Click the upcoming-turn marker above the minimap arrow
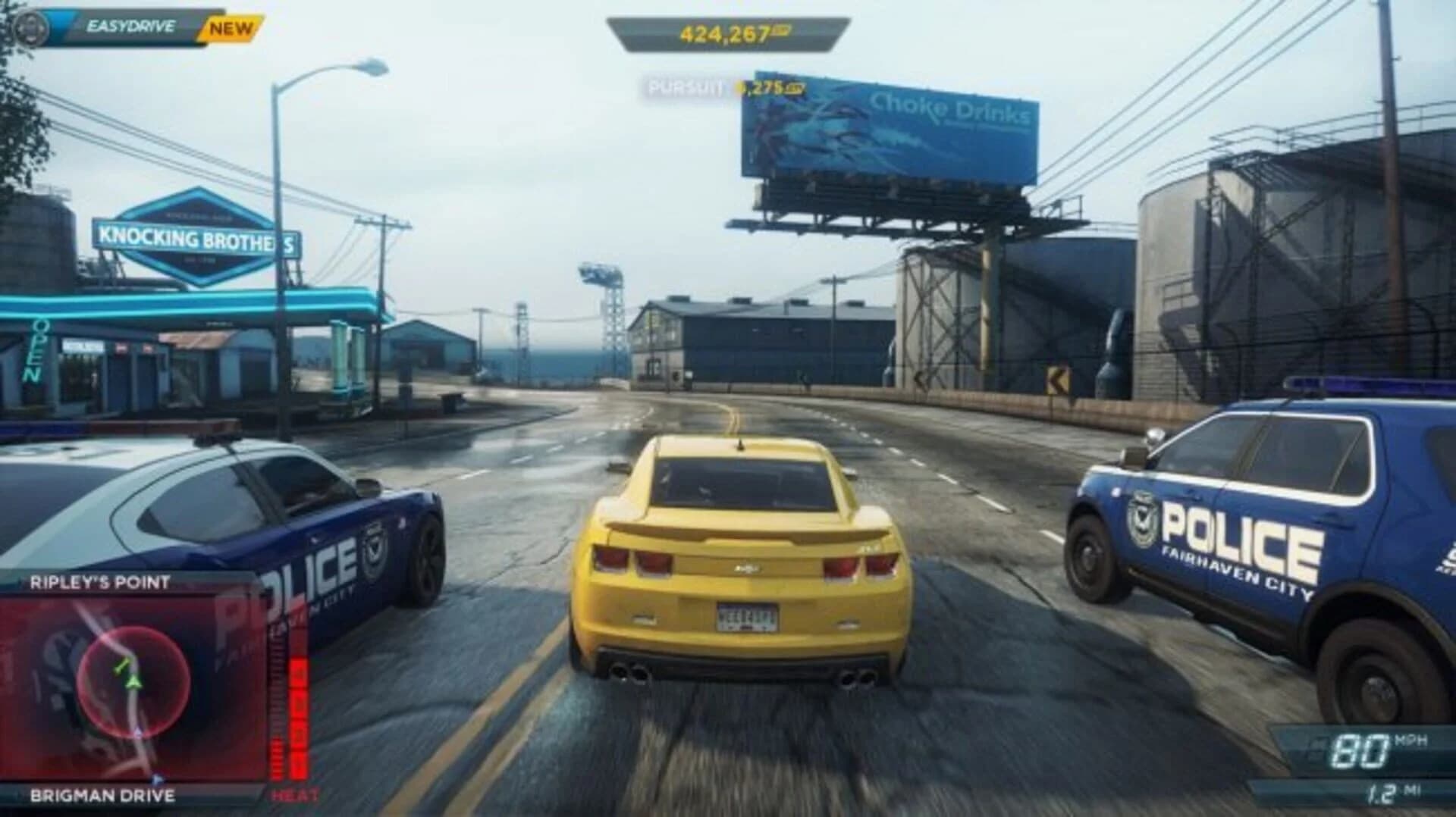 point(122,666)
